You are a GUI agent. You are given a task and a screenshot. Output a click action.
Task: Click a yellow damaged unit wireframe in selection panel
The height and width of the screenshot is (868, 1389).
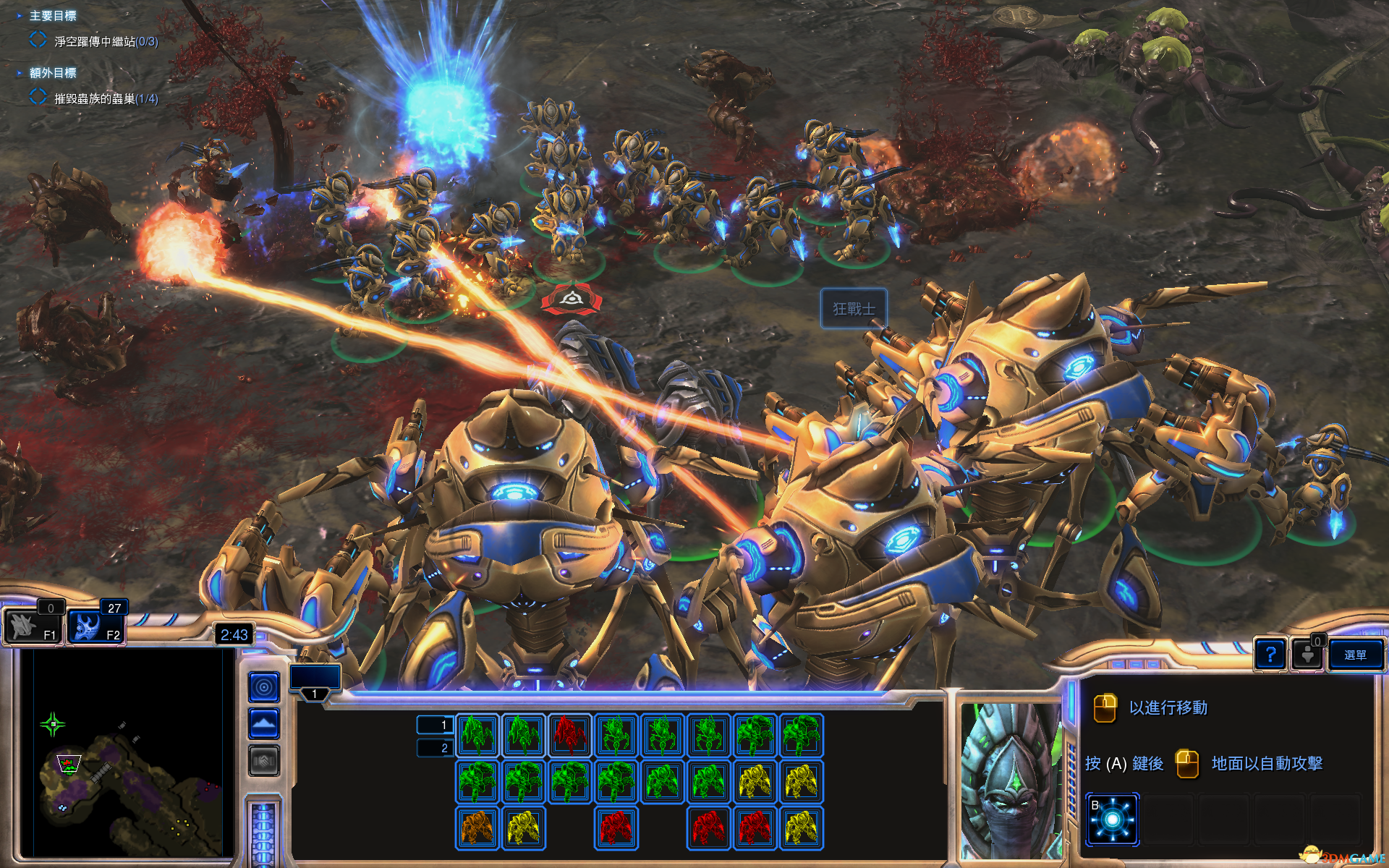pyautogui.click(x=755, y=783)
